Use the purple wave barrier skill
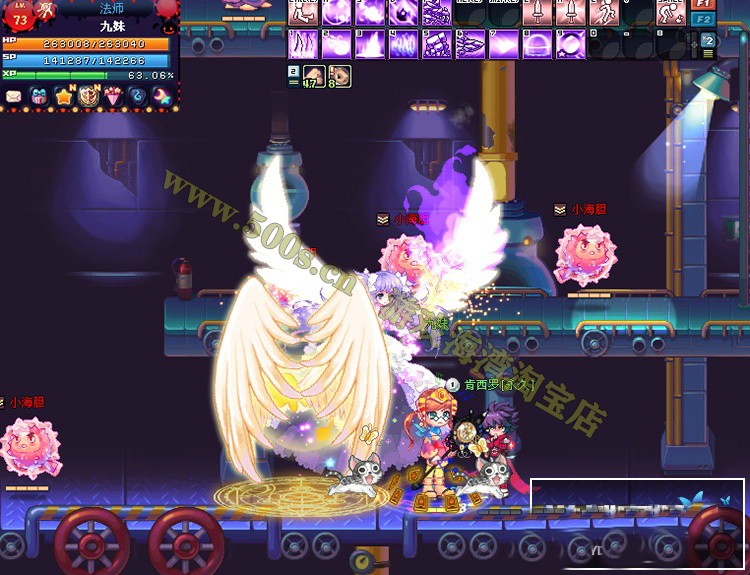The image size is (750, 575). click(x=403, y=44)
